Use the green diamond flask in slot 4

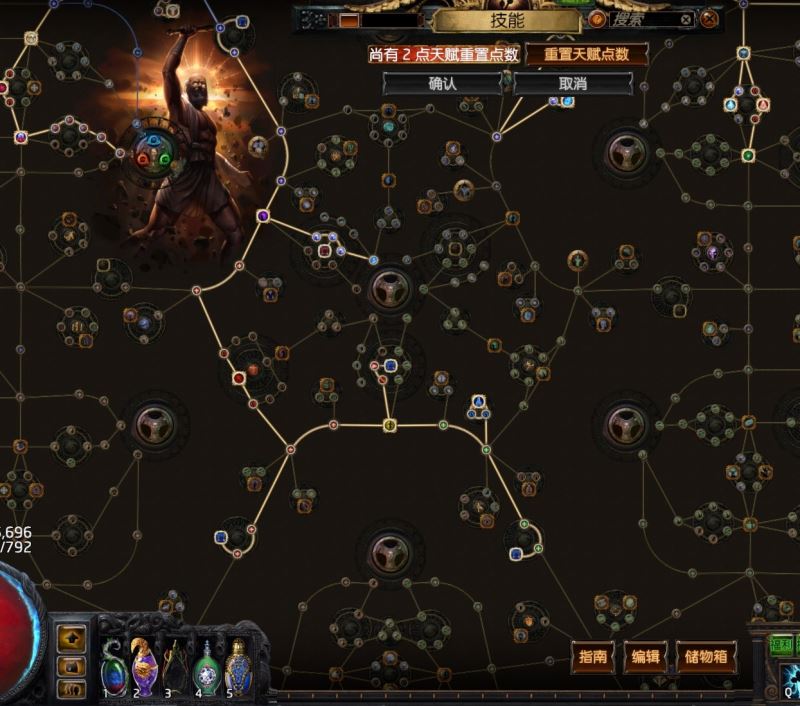coord(206,664)
